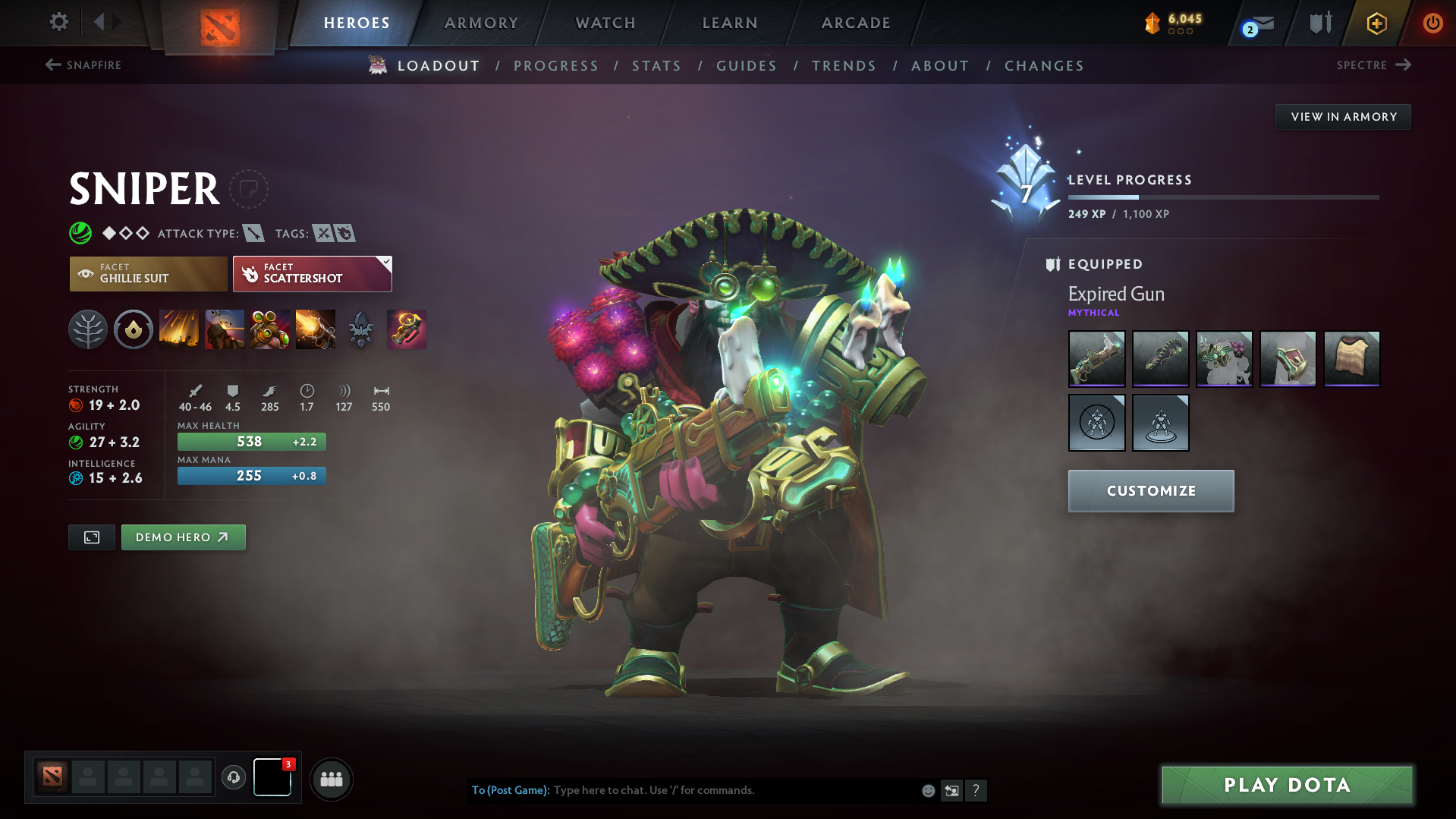Screen dimensions: 1456x819
Task: Open the Customize loadout button
Action: pos(1150,491)
